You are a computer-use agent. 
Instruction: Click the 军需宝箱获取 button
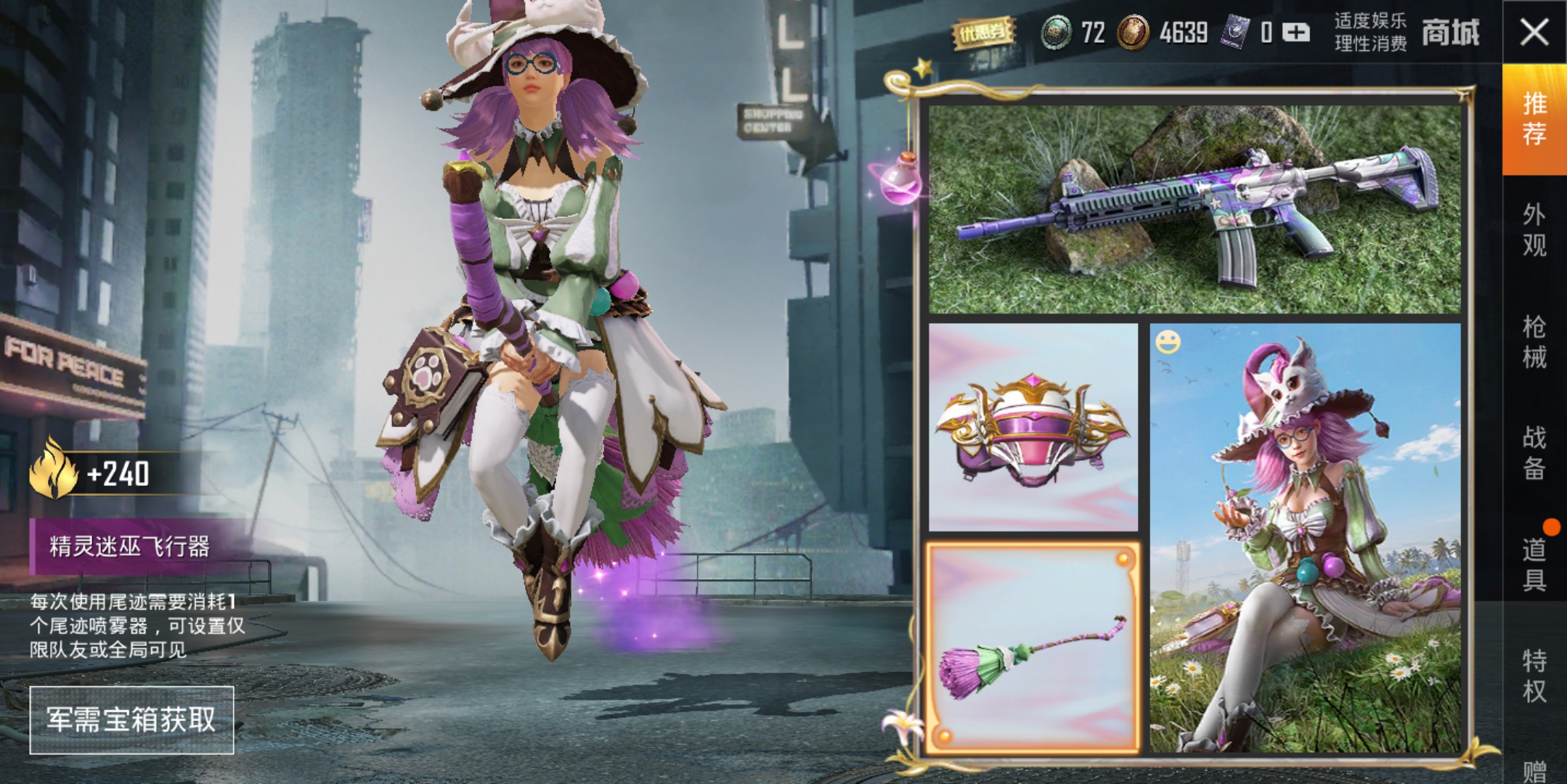tap(131, 719)
